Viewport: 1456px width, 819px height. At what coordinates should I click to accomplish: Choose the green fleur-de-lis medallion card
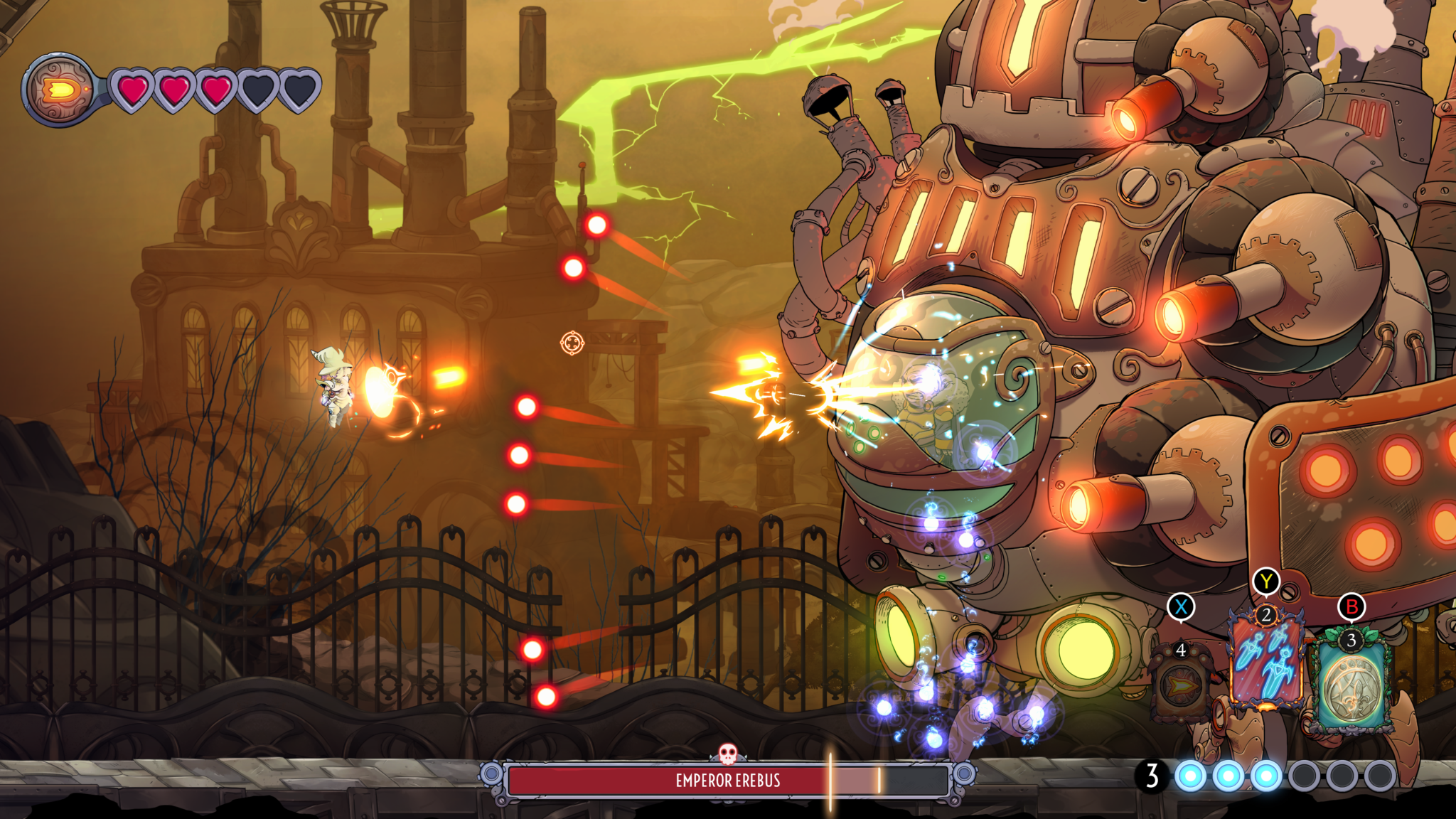pos(1351,686)
